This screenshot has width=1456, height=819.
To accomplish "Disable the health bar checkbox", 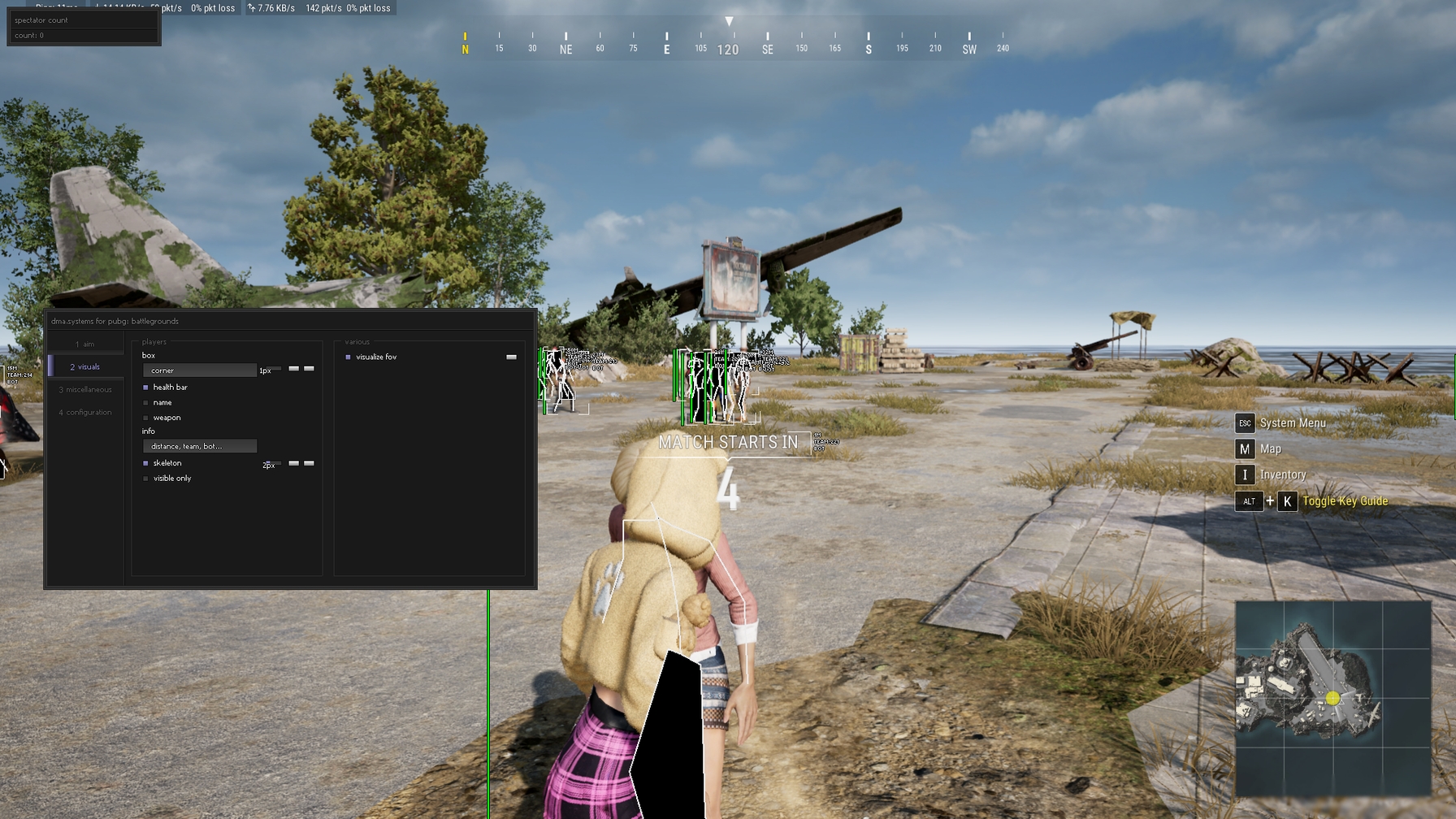I will point(145,388).
